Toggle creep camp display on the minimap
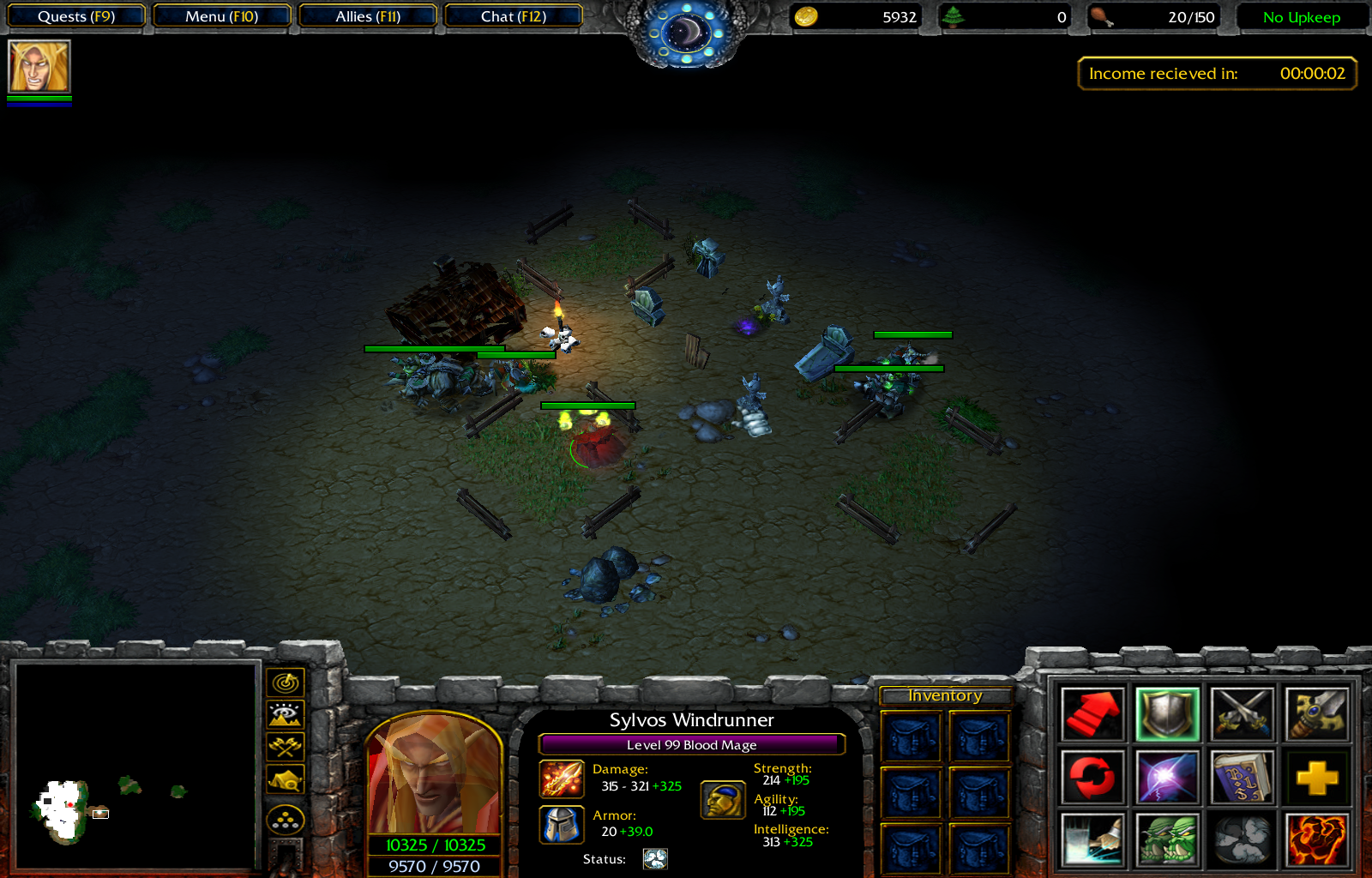1372x878 pixels. coord(286,746)
